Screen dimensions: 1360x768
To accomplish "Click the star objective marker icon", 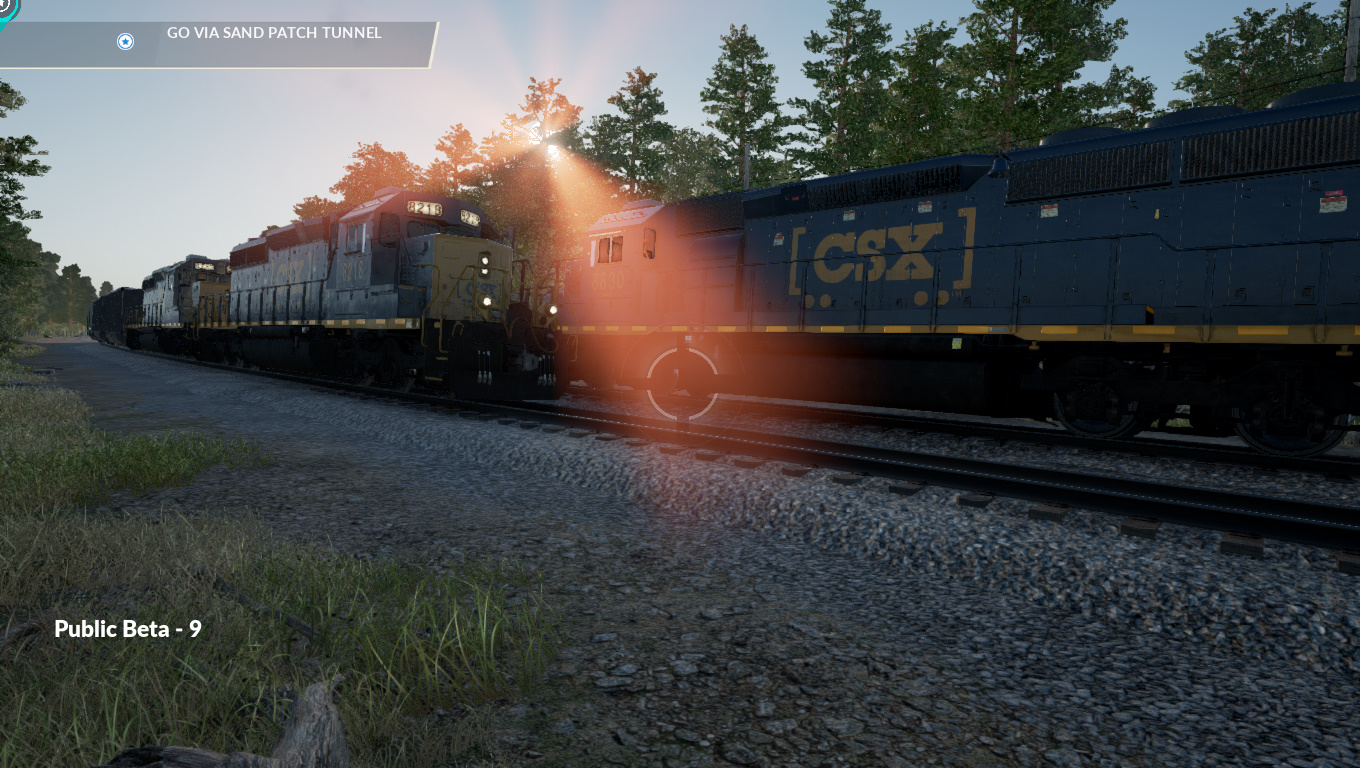I will pos(125,41).
